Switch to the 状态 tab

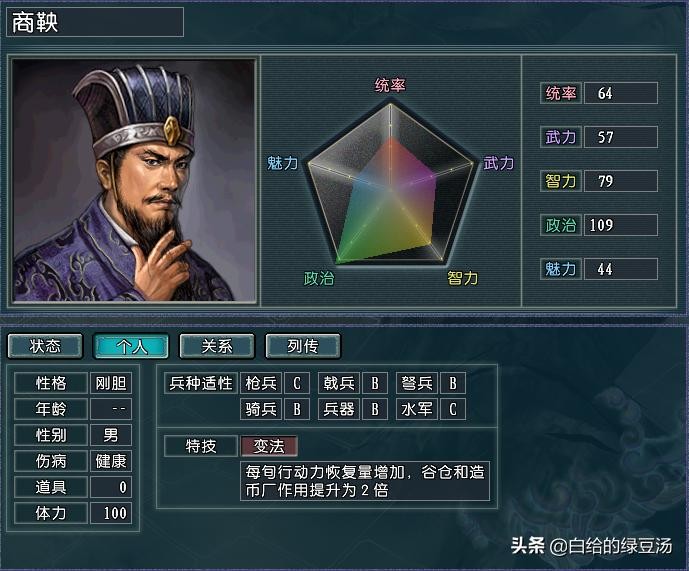45,346
